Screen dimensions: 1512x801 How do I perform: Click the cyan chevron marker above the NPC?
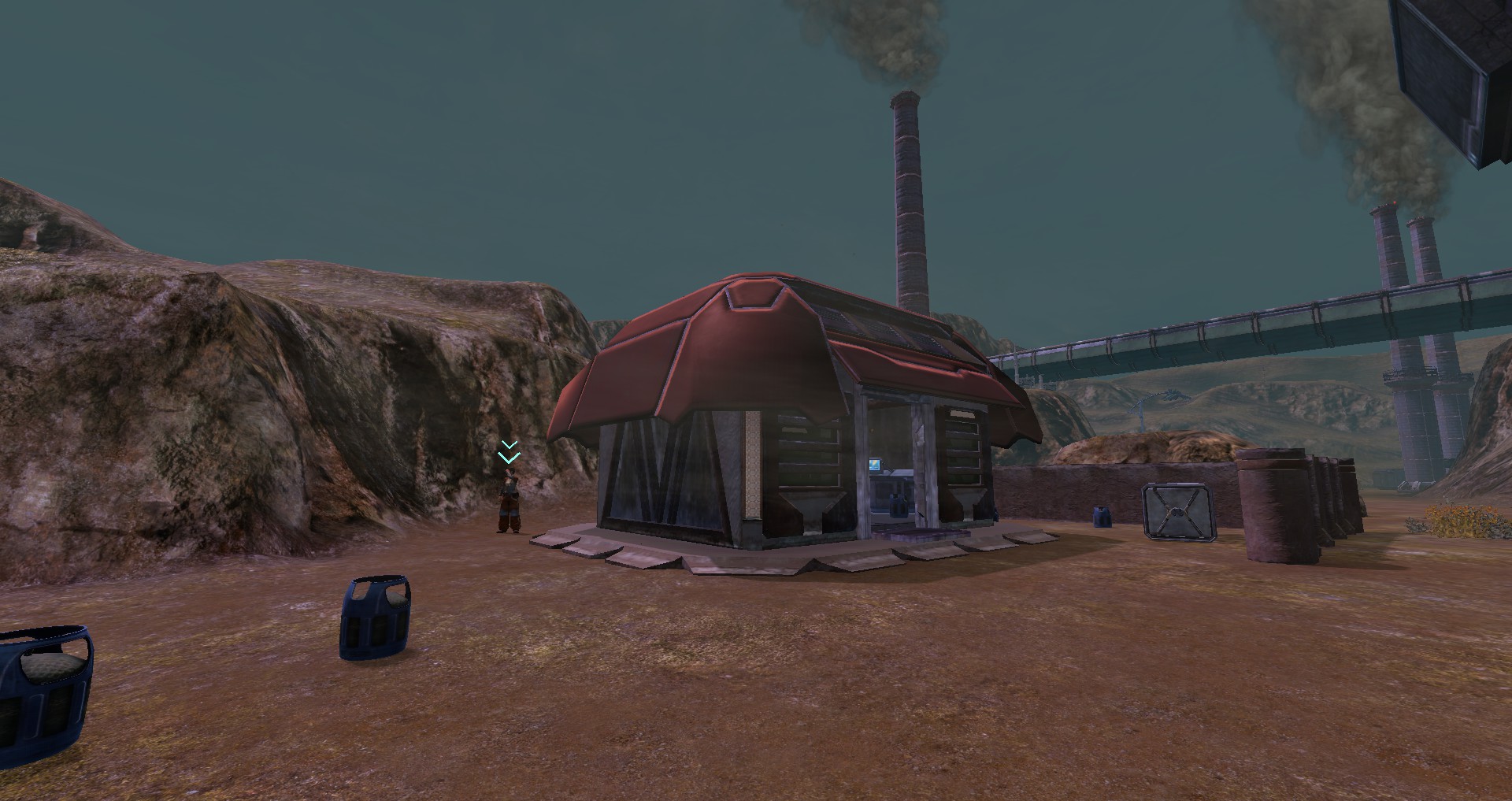coord(509,452)
